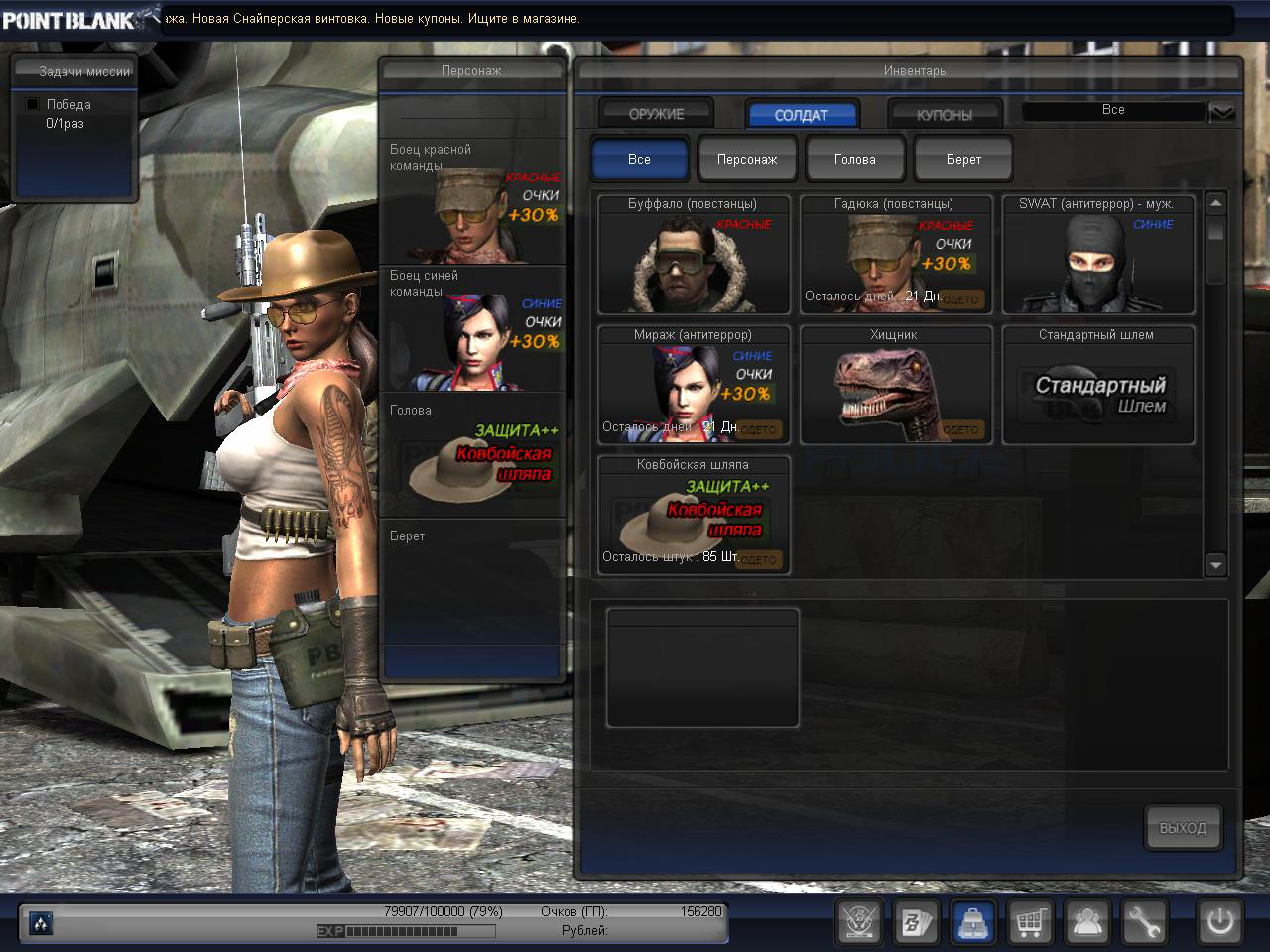Open the КУПОНЫ tab

coord(944,115)
